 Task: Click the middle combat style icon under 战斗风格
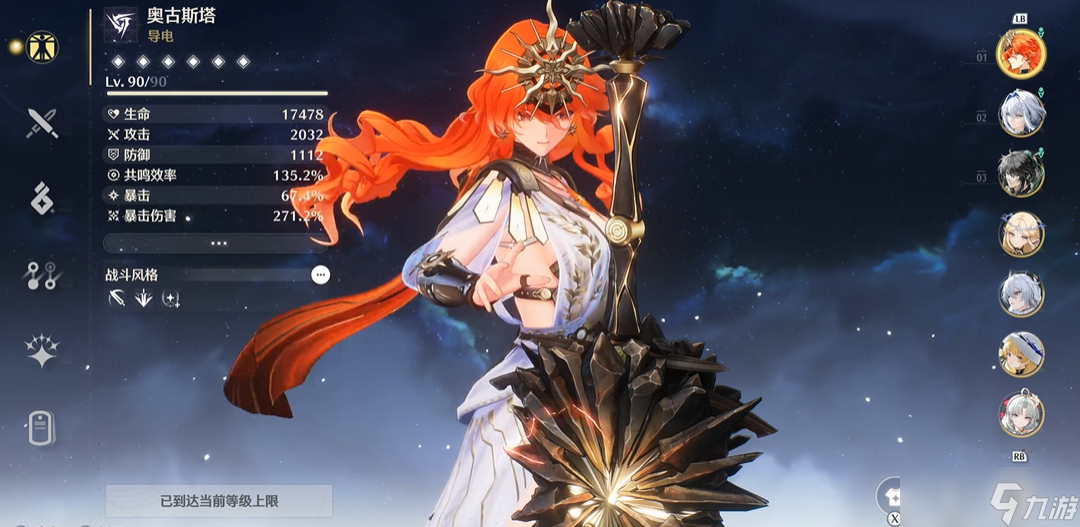click(144, 298)
